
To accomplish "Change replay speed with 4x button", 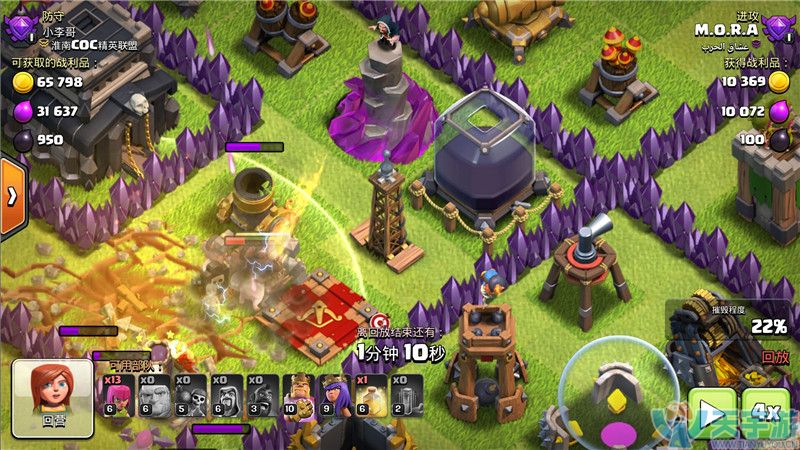I will (x=766, y=412).
